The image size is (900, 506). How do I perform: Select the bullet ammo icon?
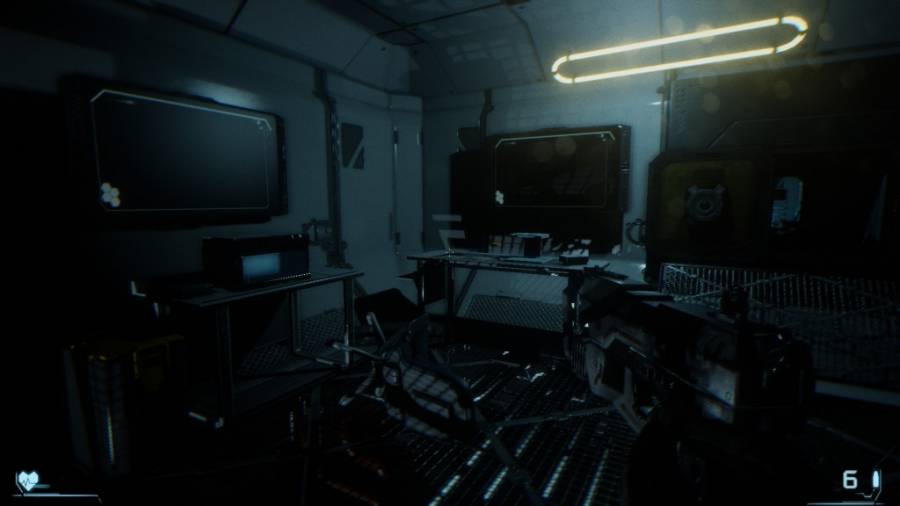(874, 480)
